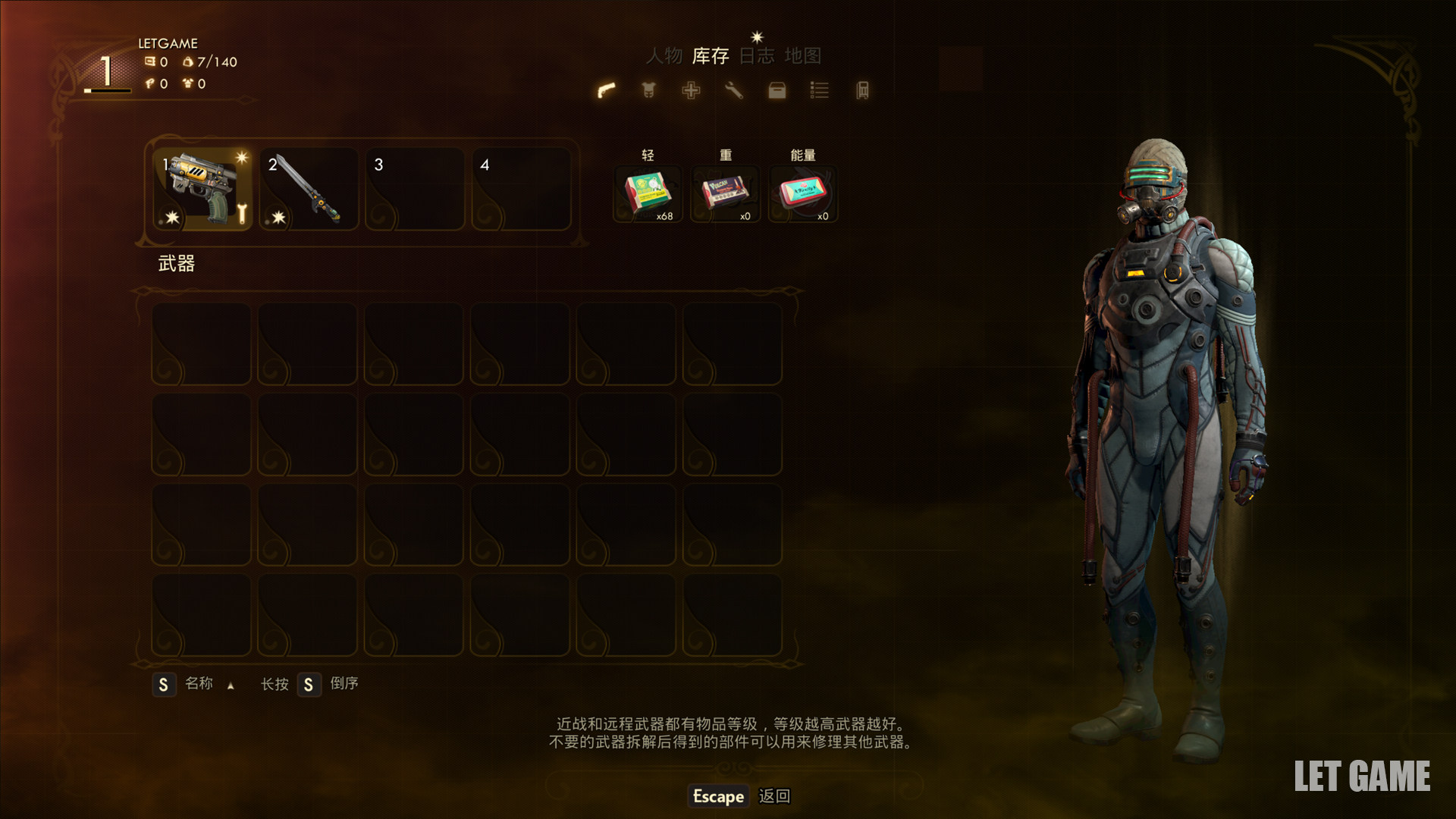Switch to the 人物 character tab
This screenshot has width=1456, height=819.
664,56
